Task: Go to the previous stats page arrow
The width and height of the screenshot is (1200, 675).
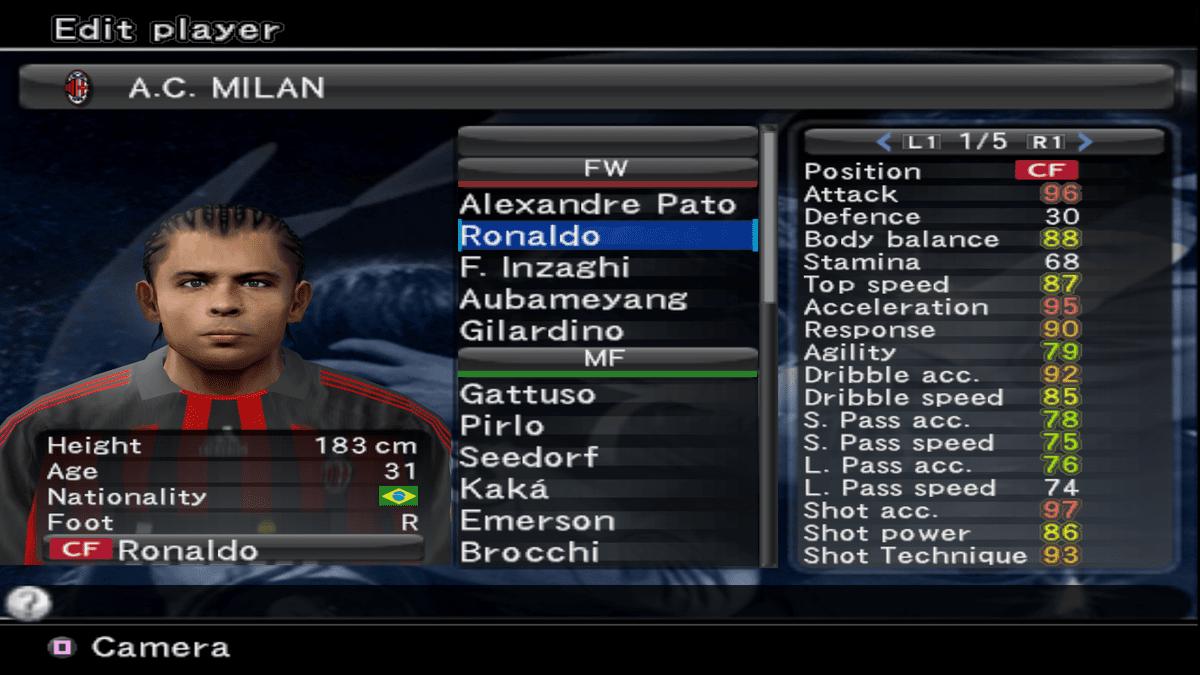Action: pyautogui.click(x=883, y=142)
